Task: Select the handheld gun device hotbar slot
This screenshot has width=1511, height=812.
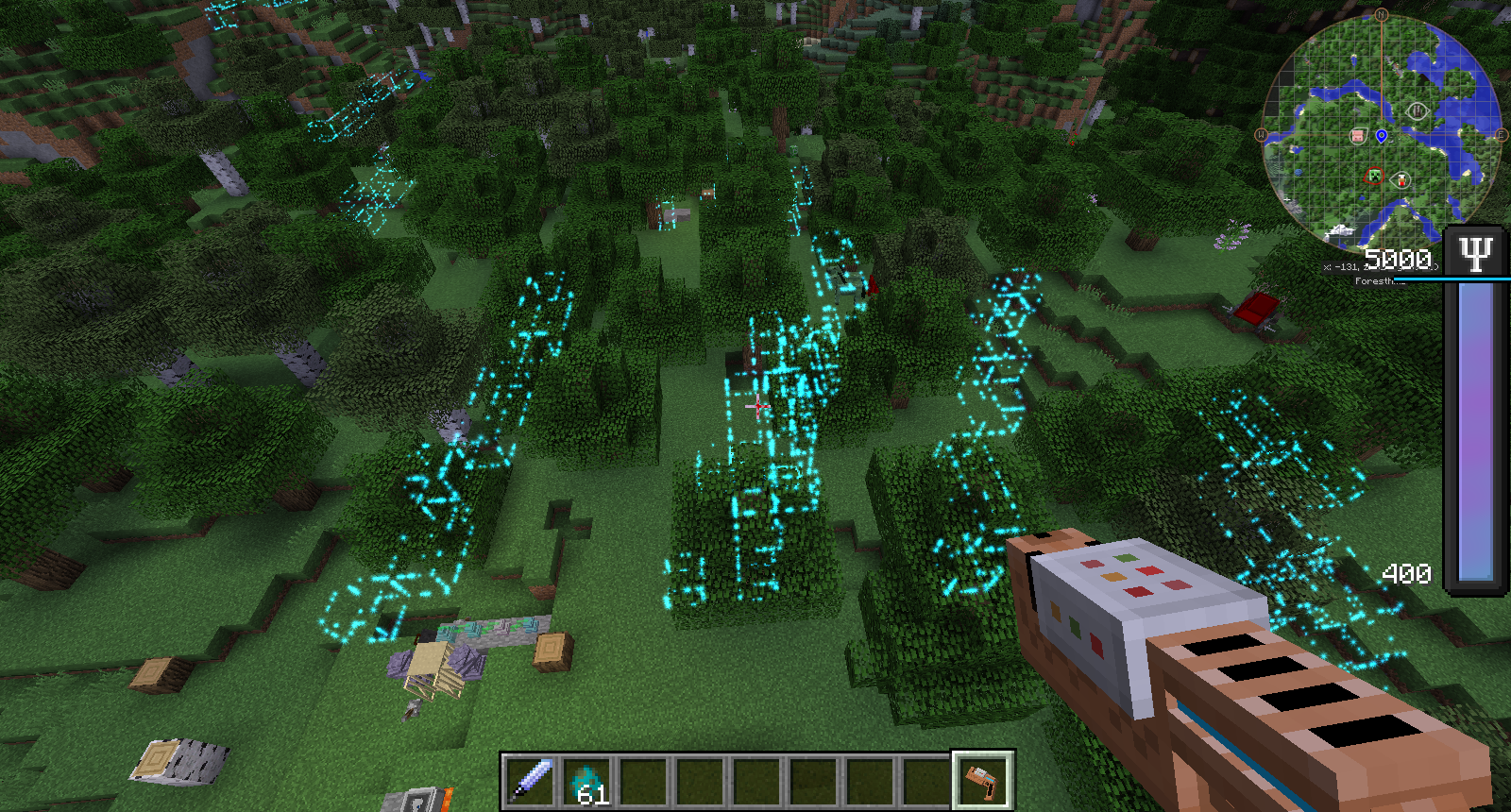Action: tap(982, 782)
